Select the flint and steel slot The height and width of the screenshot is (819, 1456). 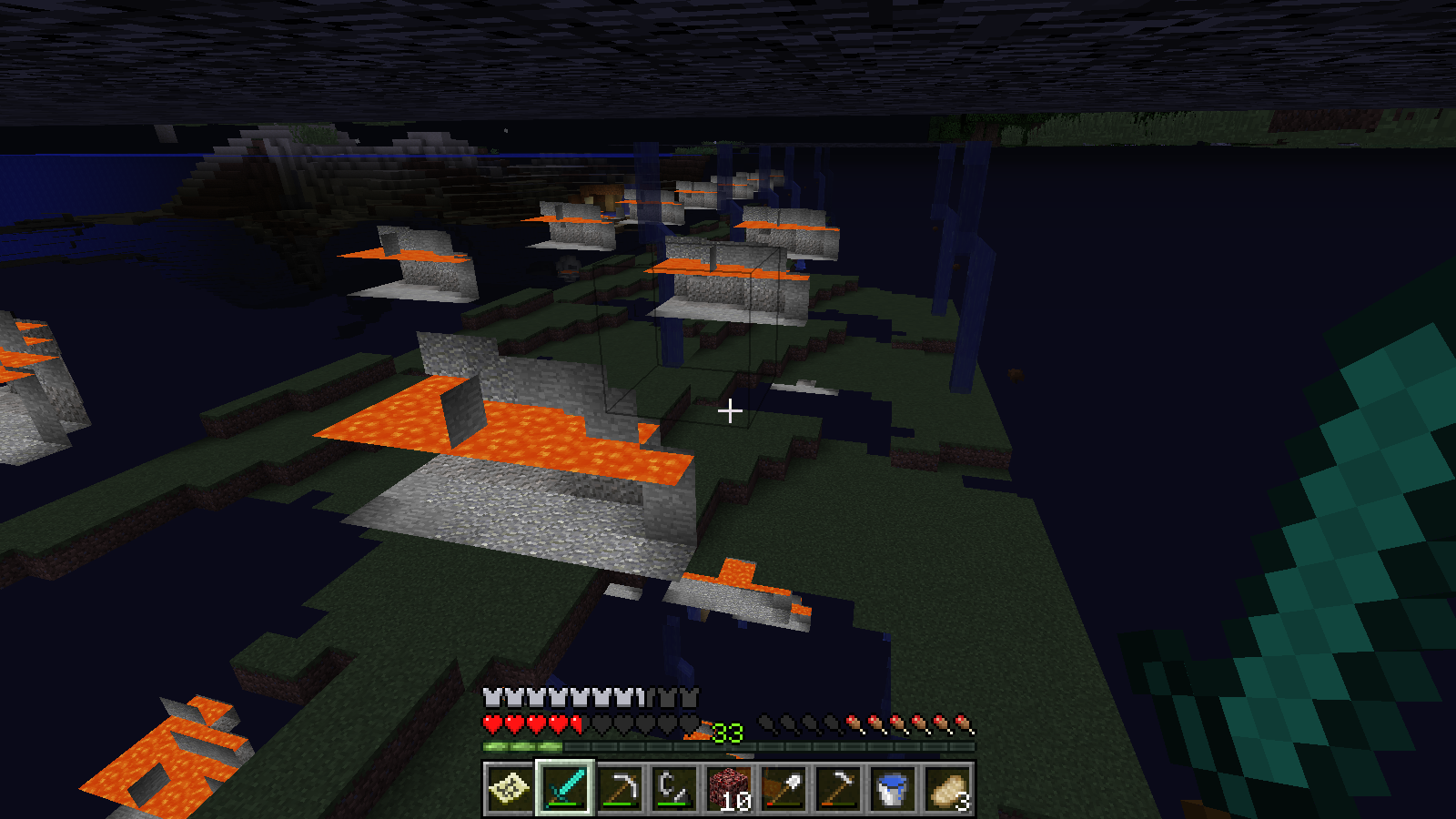coord(673,788)
